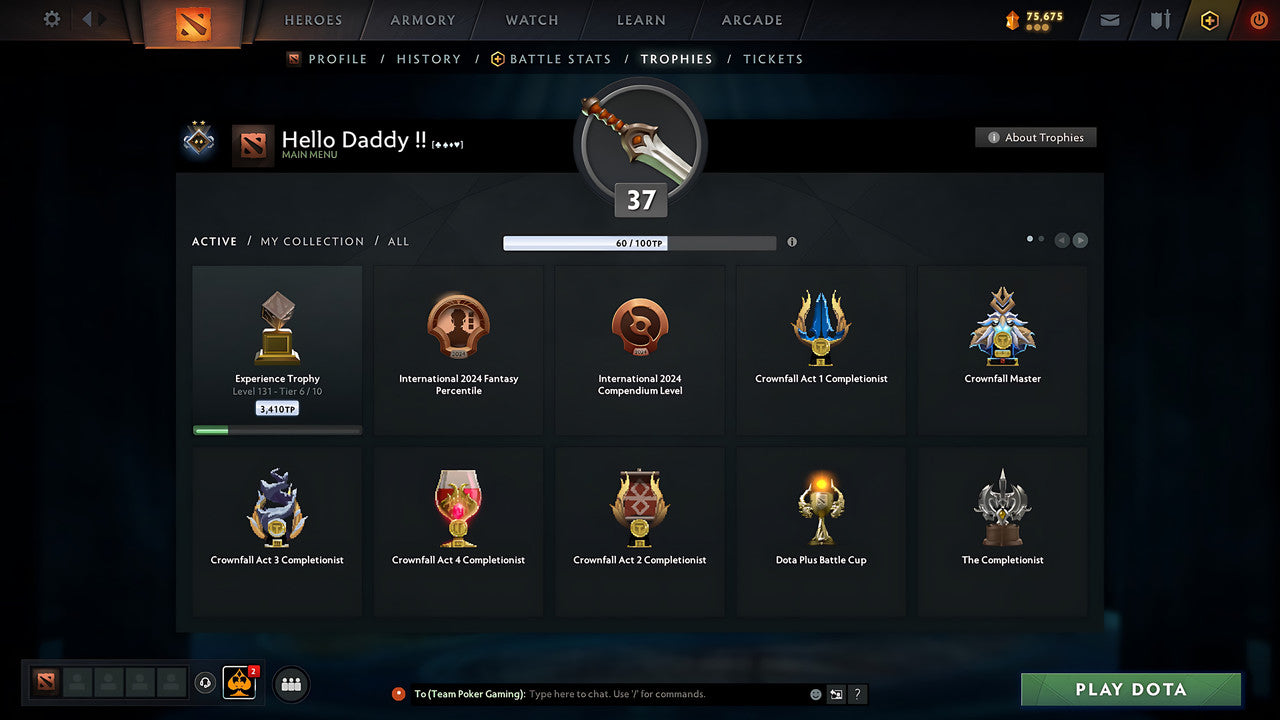Open Dota Plus subscription hexagon icon
Image resolution: width=1280 pixels, height=720 pixels.
point(1209,20)
